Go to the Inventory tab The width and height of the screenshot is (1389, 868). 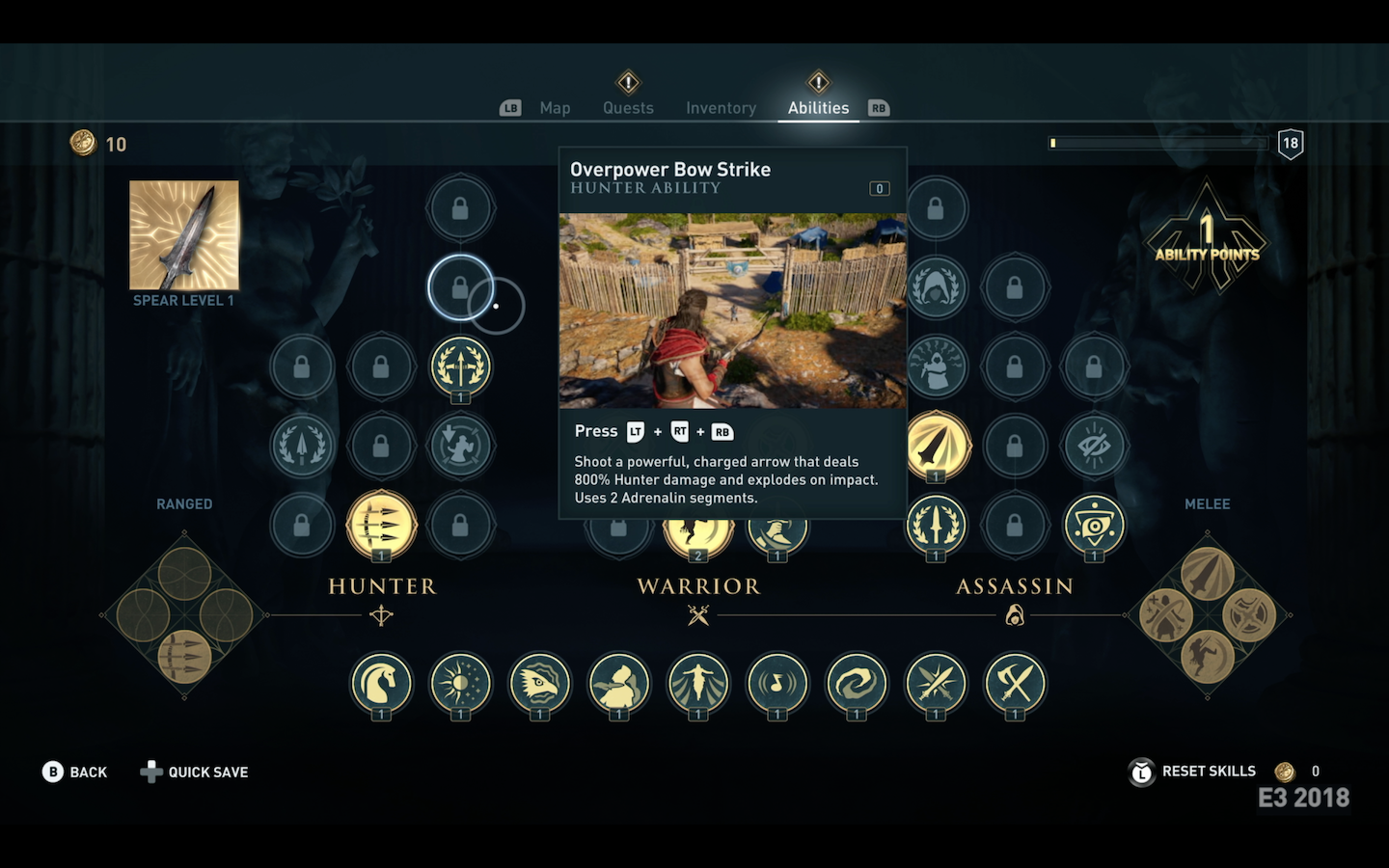pyautogui.click(x=721, y=108)
